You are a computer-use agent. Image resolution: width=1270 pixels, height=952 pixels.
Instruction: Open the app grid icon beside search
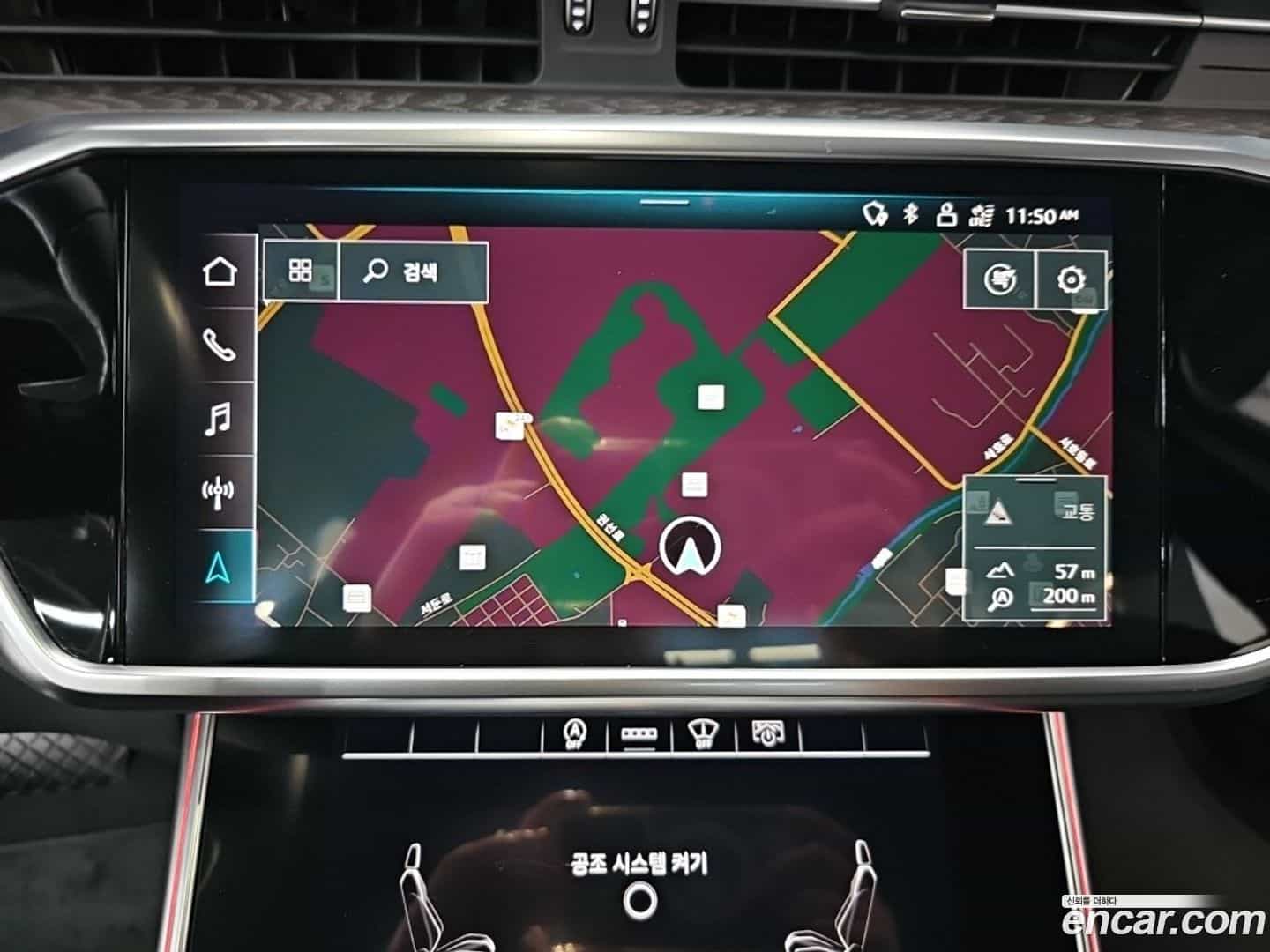click(300, 271)
